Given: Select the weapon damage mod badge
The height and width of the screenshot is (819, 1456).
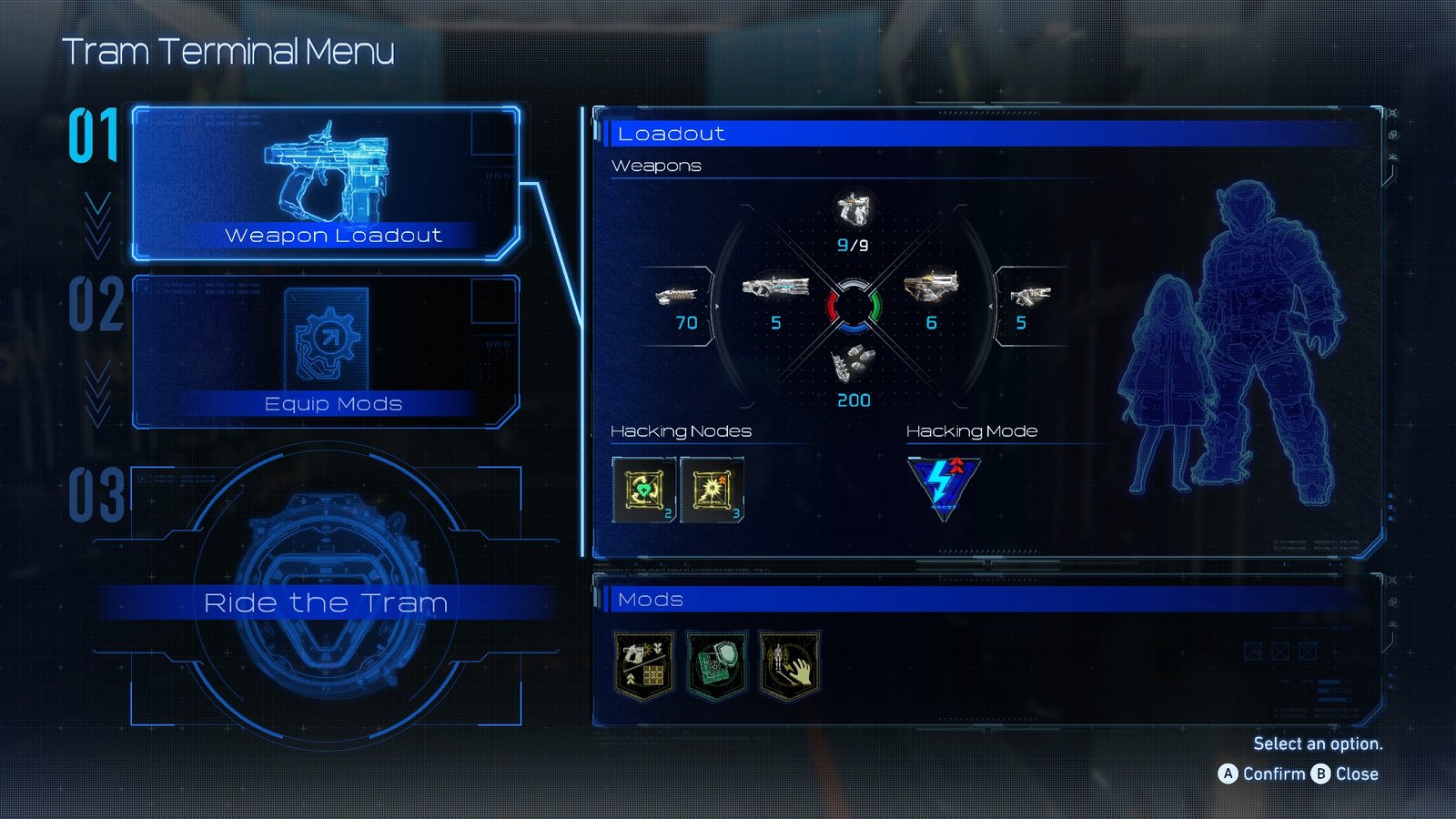Looking at the screenshot, I should (646, 664).
